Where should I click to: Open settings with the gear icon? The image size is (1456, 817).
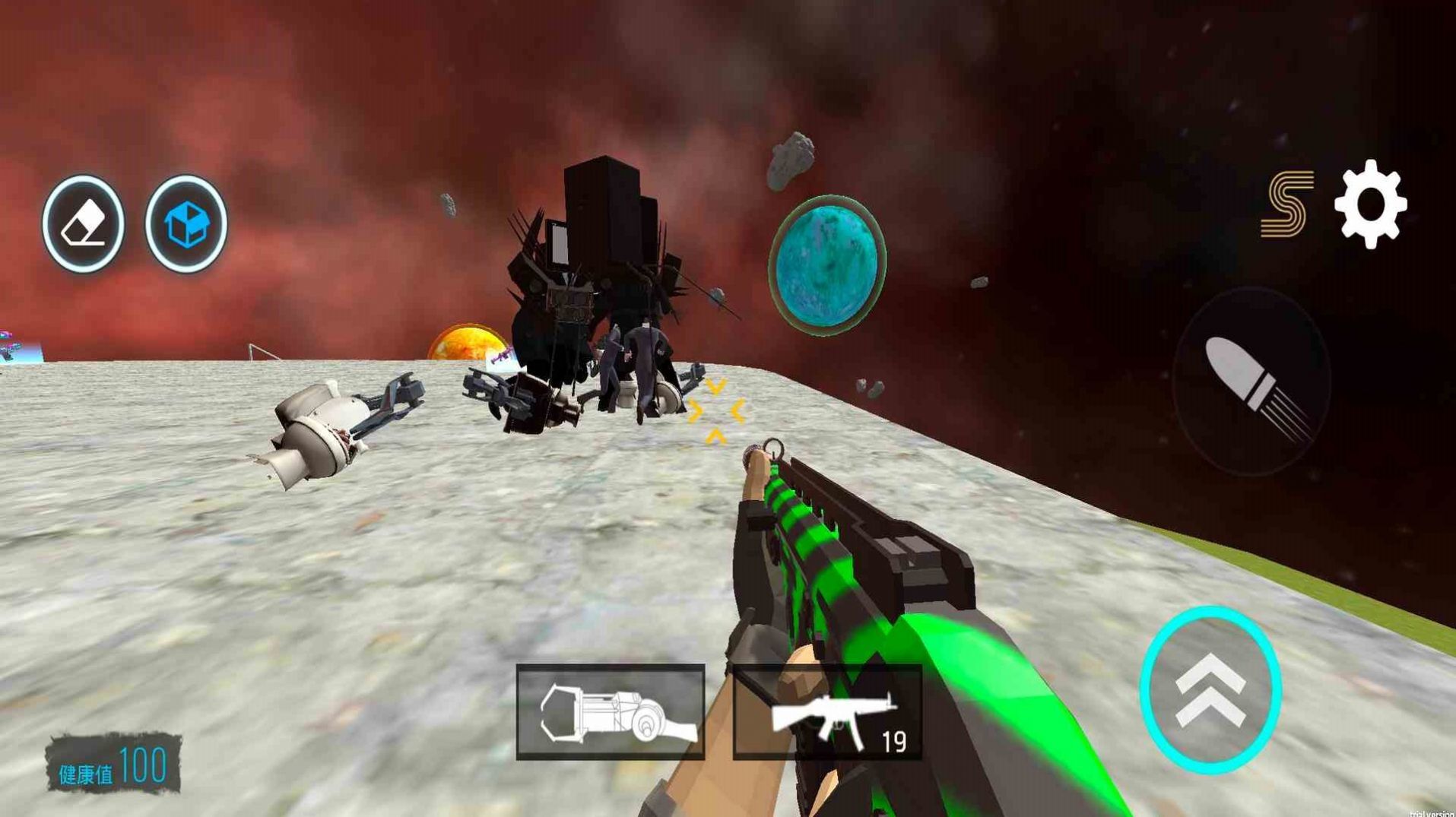(1370, 204)
